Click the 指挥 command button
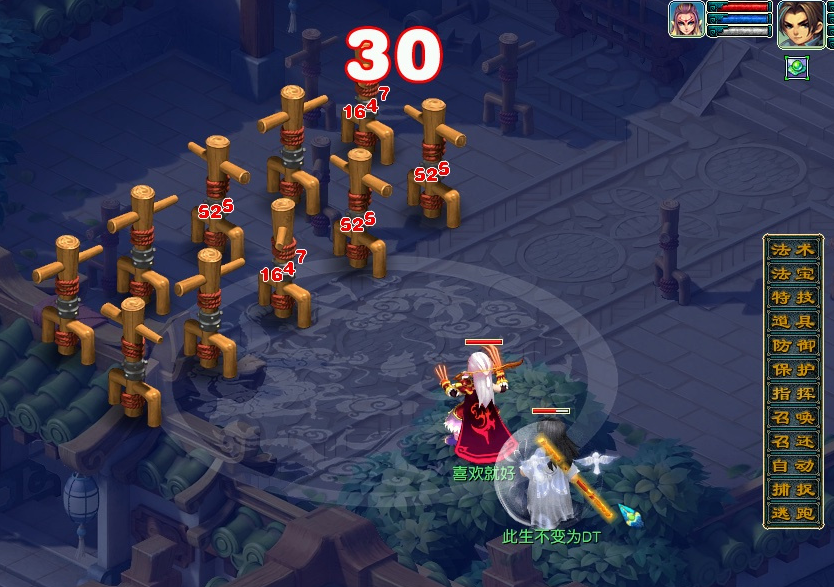This screenshot has width=834, height=587. point(793,393)
